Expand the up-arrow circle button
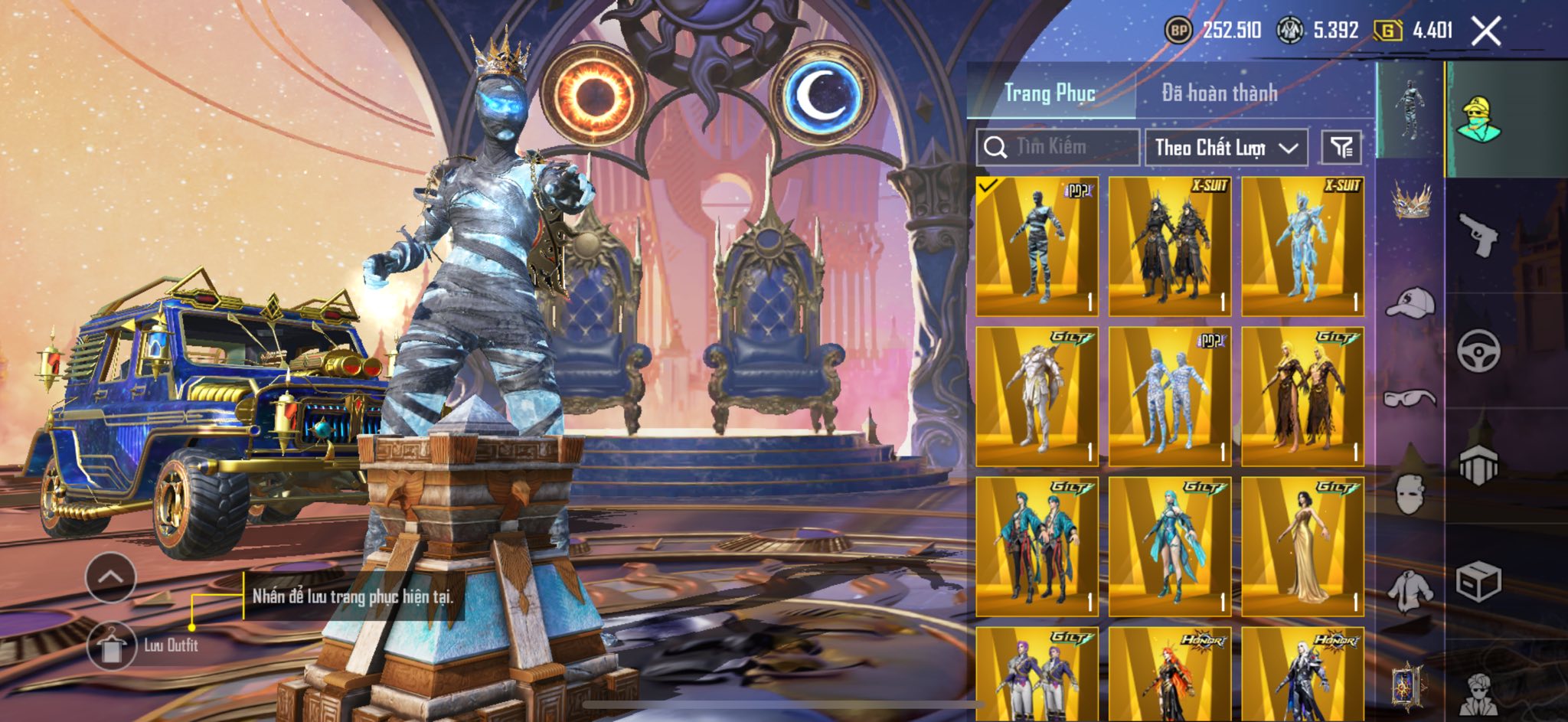1568x722 pixels. pos(111,577)
